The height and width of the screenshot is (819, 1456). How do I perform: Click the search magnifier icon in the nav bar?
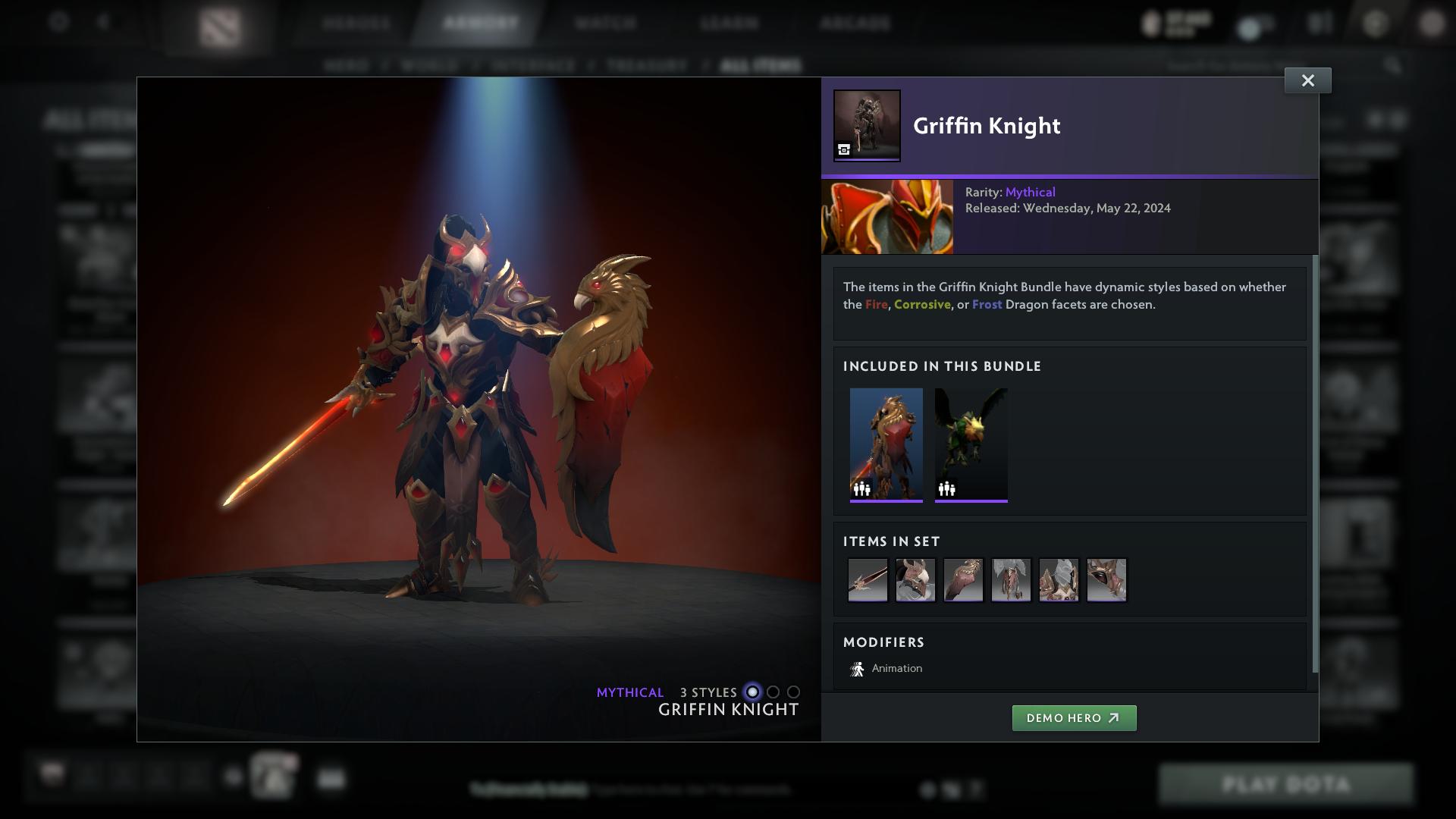coord(1394,65)
